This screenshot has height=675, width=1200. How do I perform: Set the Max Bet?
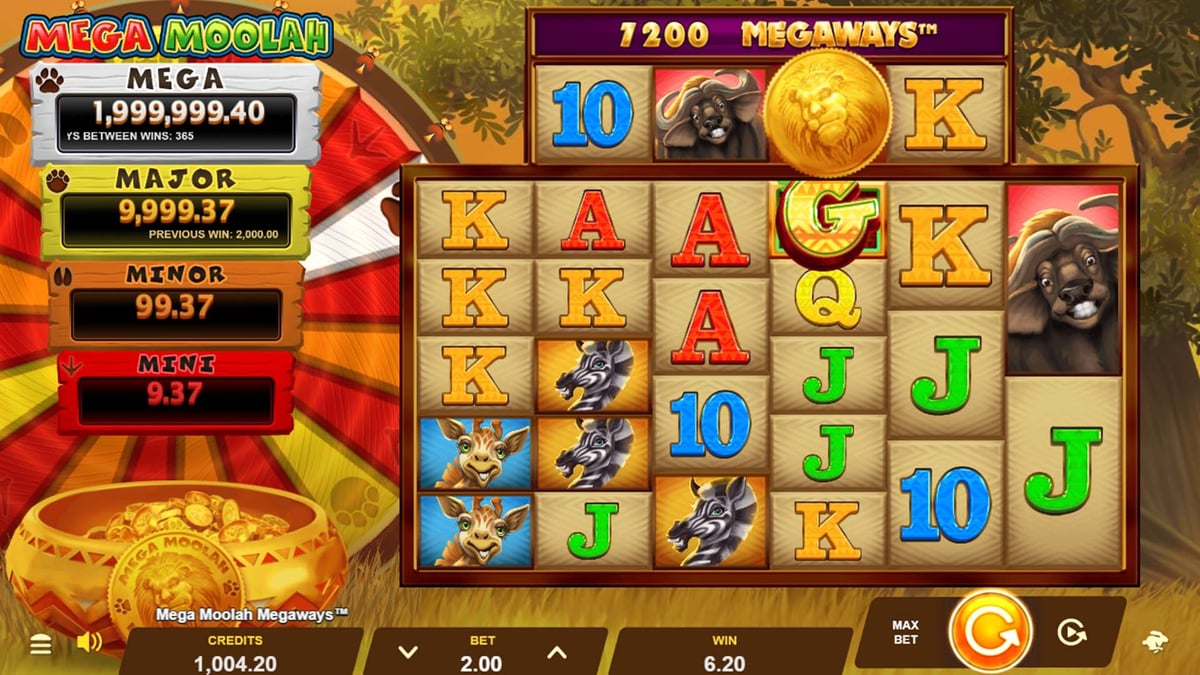(x=905, y=632)
